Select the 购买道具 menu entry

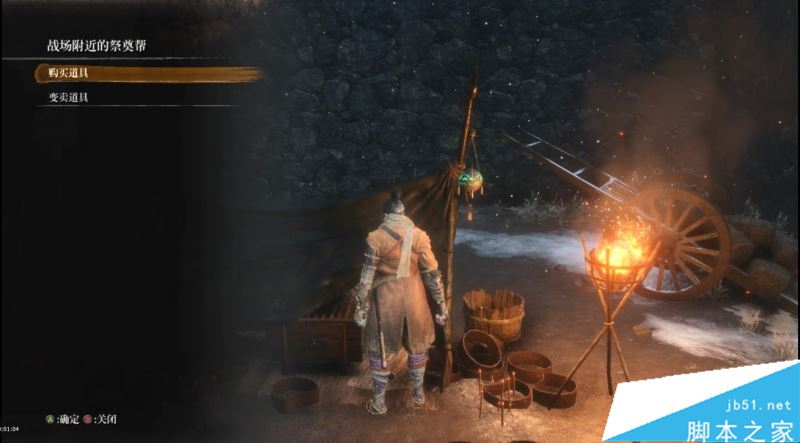(68, 74)
